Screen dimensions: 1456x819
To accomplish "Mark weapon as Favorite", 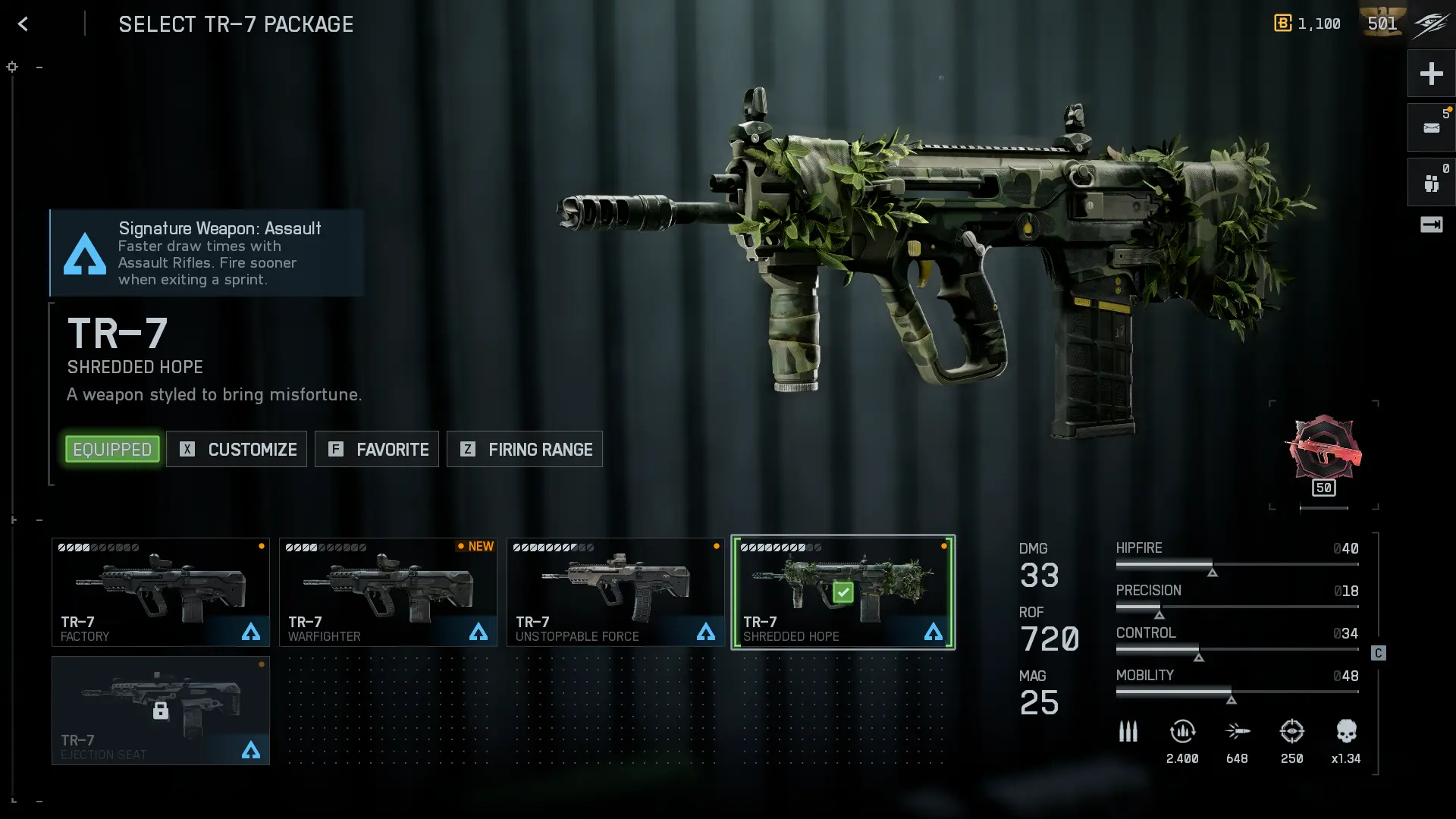I will (x=377, y=450).
